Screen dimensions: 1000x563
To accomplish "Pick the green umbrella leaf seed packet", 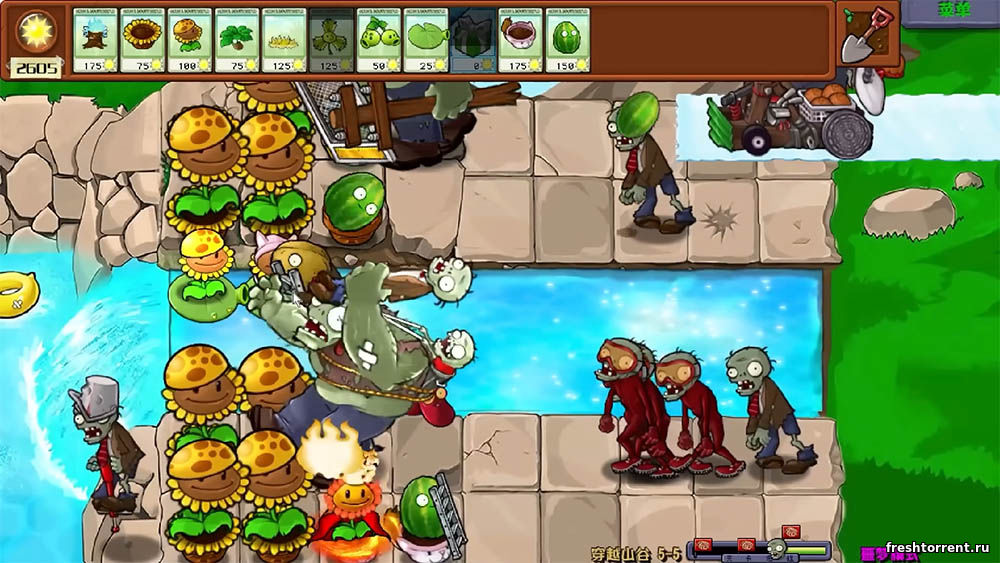I will [238, 40].
